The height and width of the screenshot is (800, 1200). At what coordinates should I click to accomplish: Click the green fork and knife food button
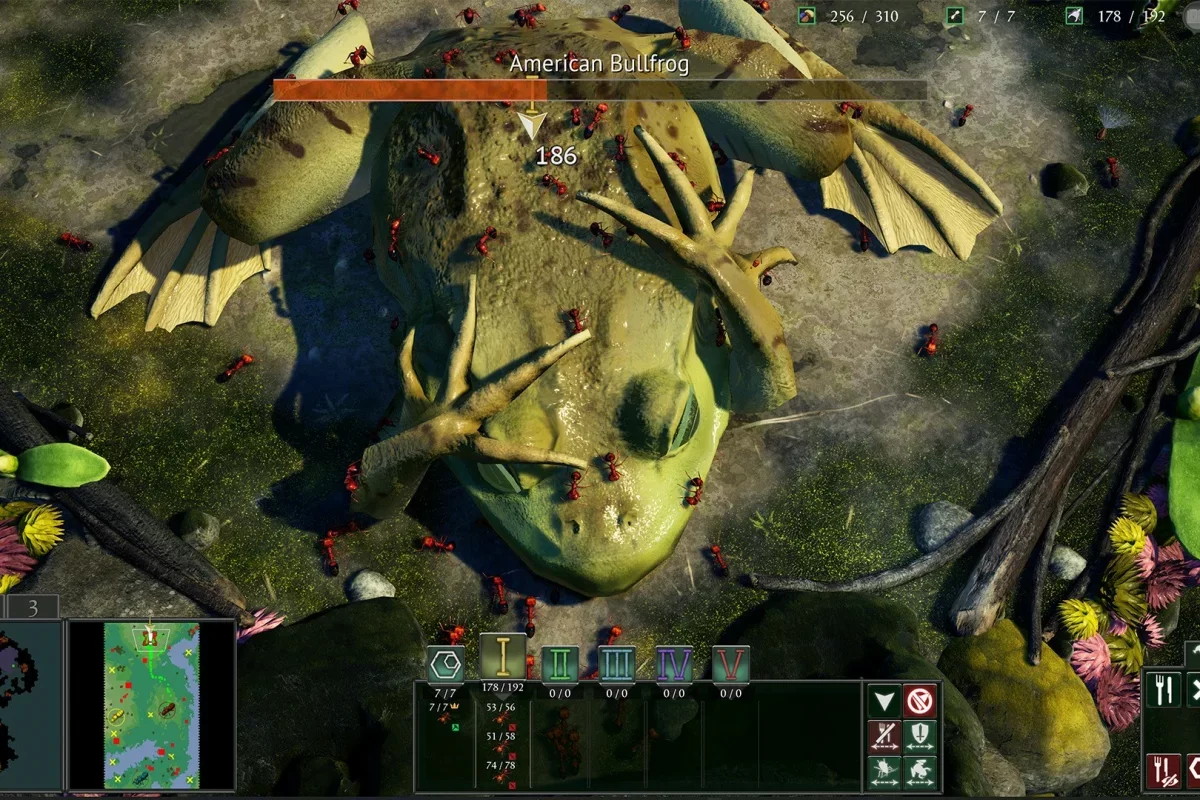1162,690
